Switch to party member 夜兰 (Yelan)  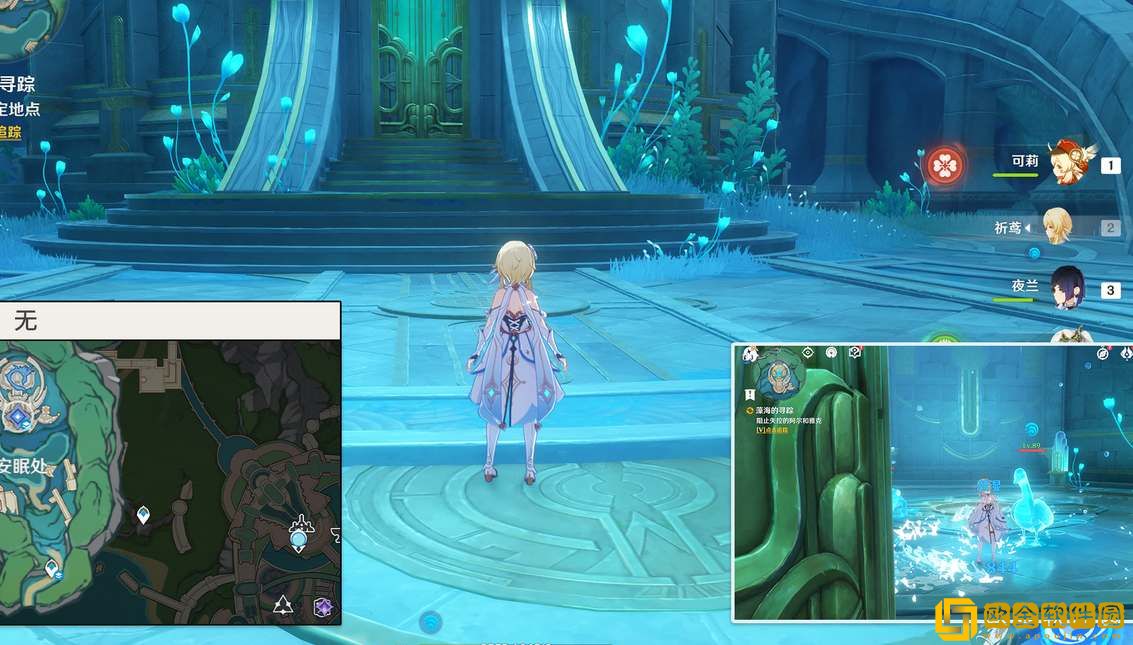[1066, 290]
